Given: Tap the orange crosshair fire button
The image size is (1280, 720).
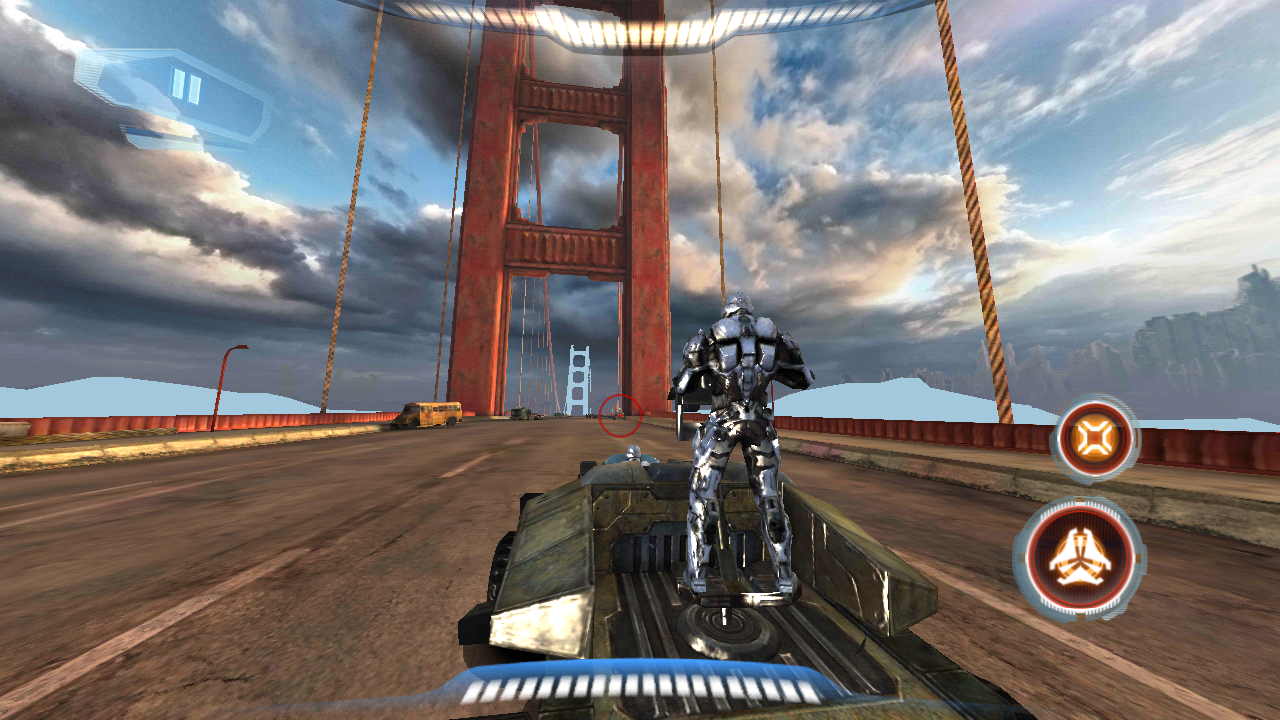Looking at the screenshot, I should (x=1095, y=439).
